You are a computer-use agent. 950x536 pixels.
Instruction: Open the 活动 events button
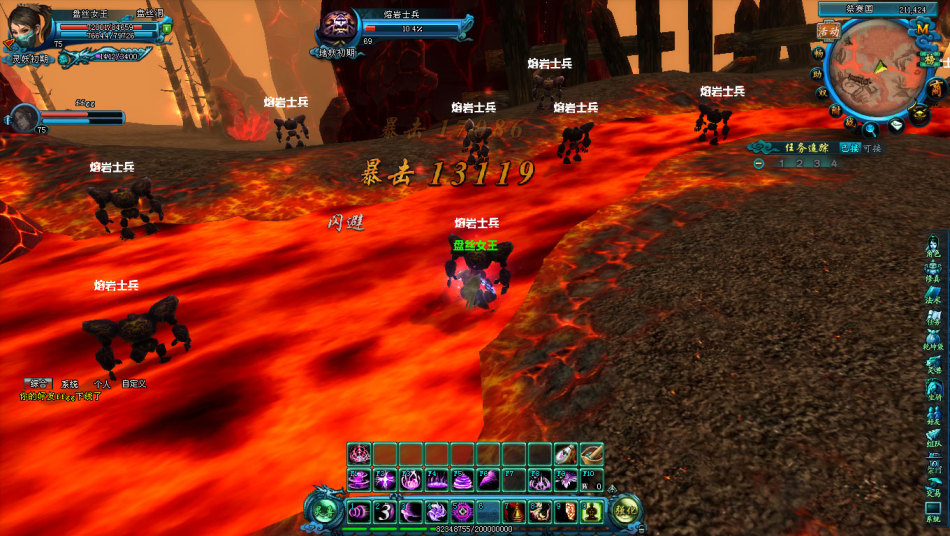828,31
